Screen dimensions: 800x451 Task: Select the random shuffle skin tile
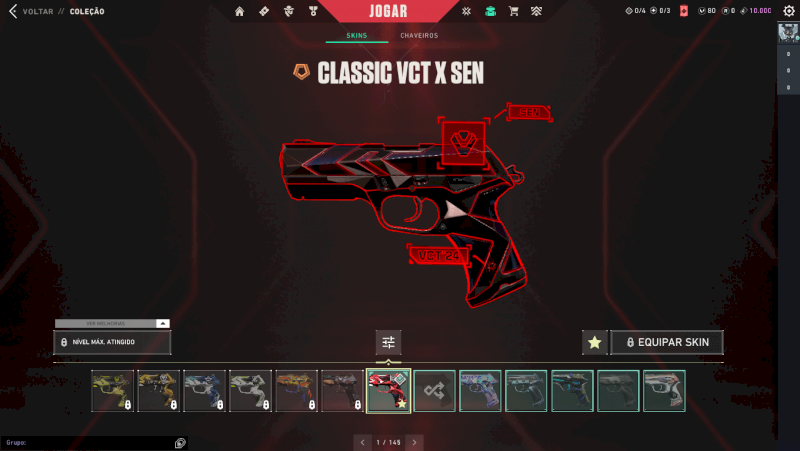pos(435,391)
